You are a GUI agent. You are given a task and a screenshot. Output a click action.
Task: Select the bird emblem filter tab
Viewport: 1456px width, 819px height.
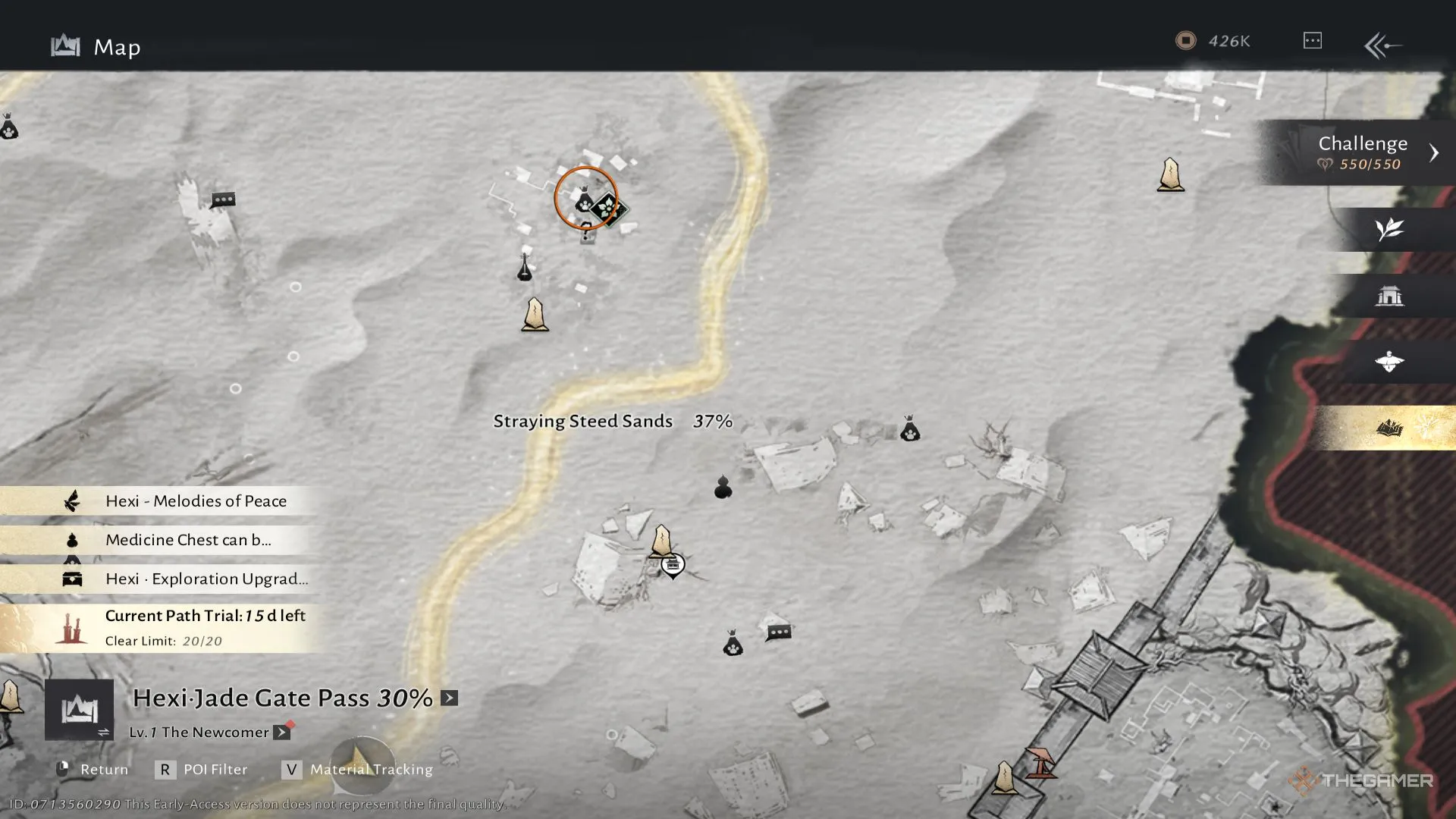[1389, 362]
